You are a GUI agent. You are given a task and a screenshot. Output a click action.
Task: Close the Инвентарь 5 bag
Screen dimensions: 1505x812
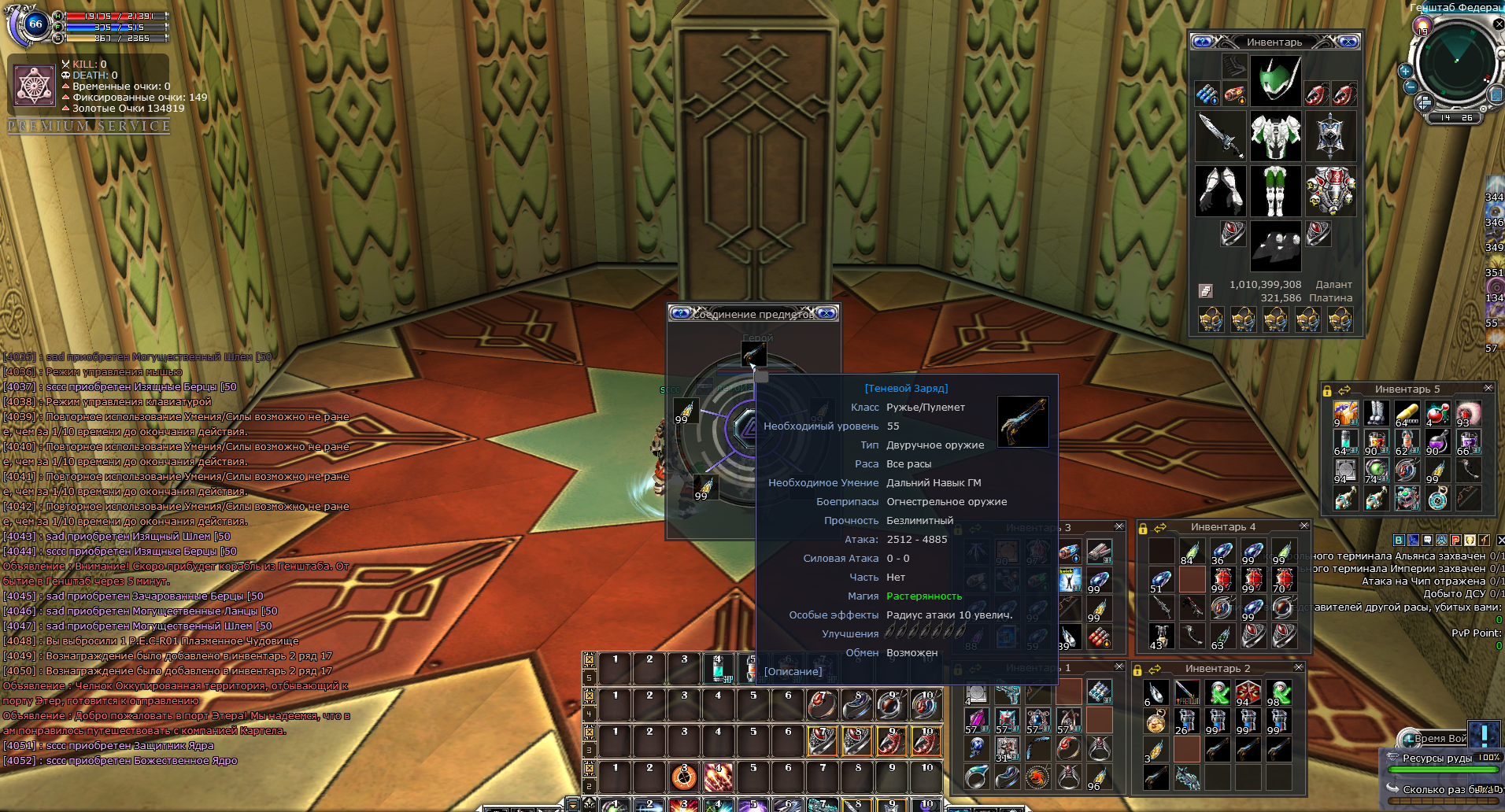1488,388
